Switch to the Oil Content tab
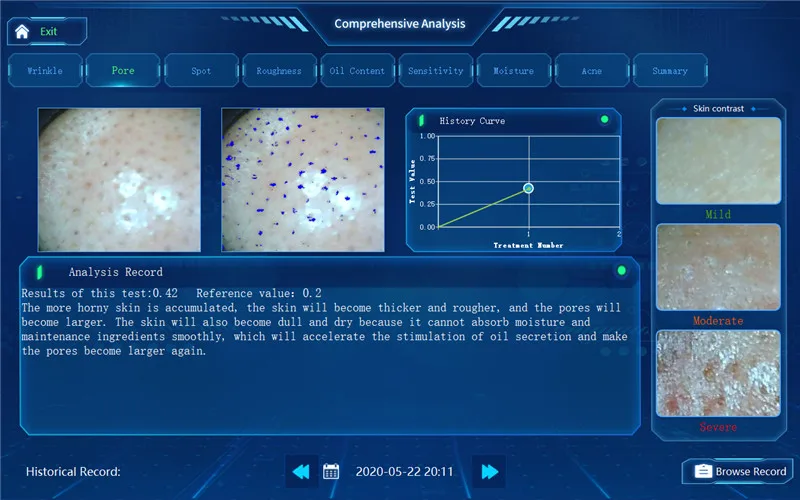Viewport: 800px width, 500px height. [x=357, y=71]
